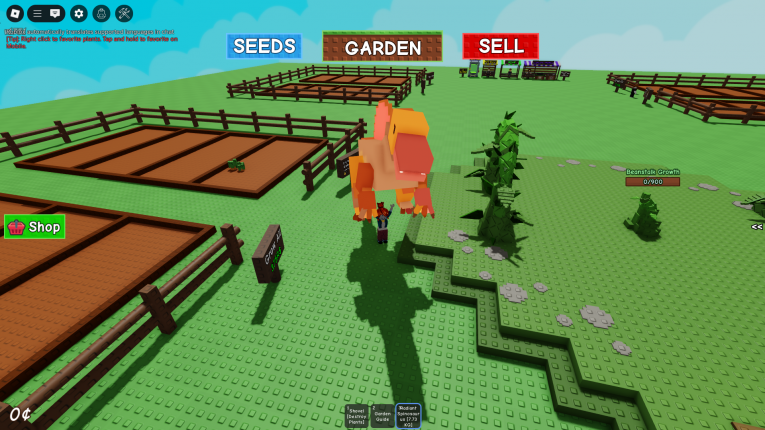Toggle the chat speech-bubble icon

[56, 13]
